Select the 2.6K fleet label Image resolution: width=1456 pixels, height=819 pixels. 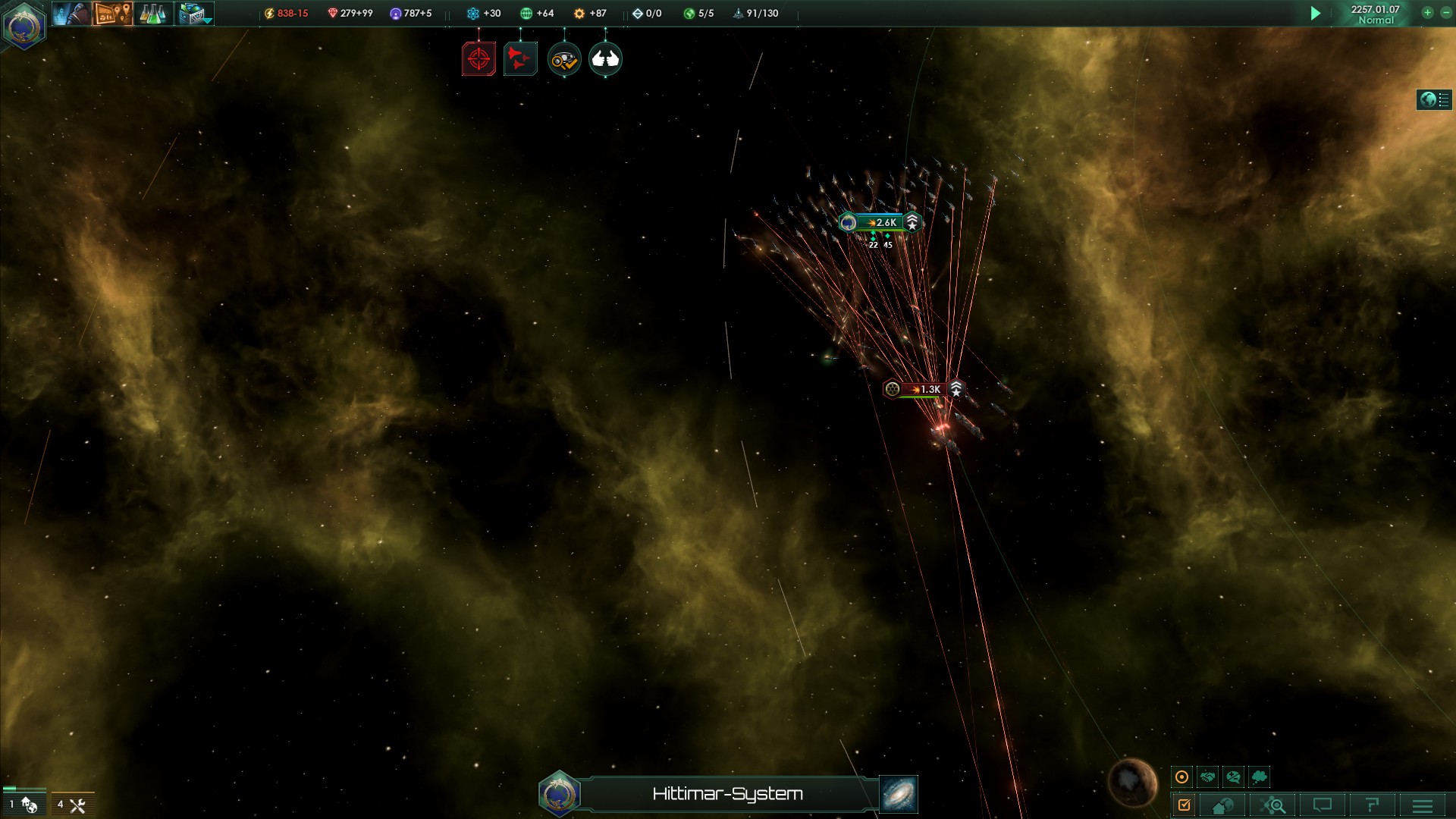[x=882, y=222]
